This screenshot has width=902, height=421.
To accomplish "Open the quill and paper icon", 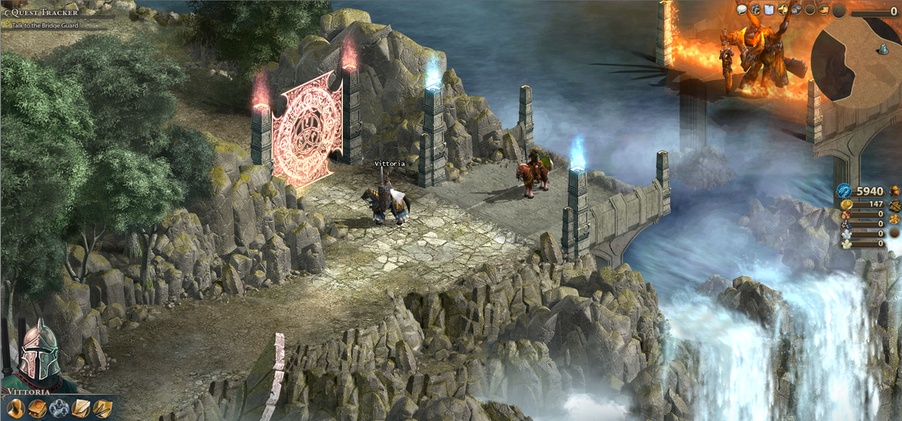I will click(102, 408).
